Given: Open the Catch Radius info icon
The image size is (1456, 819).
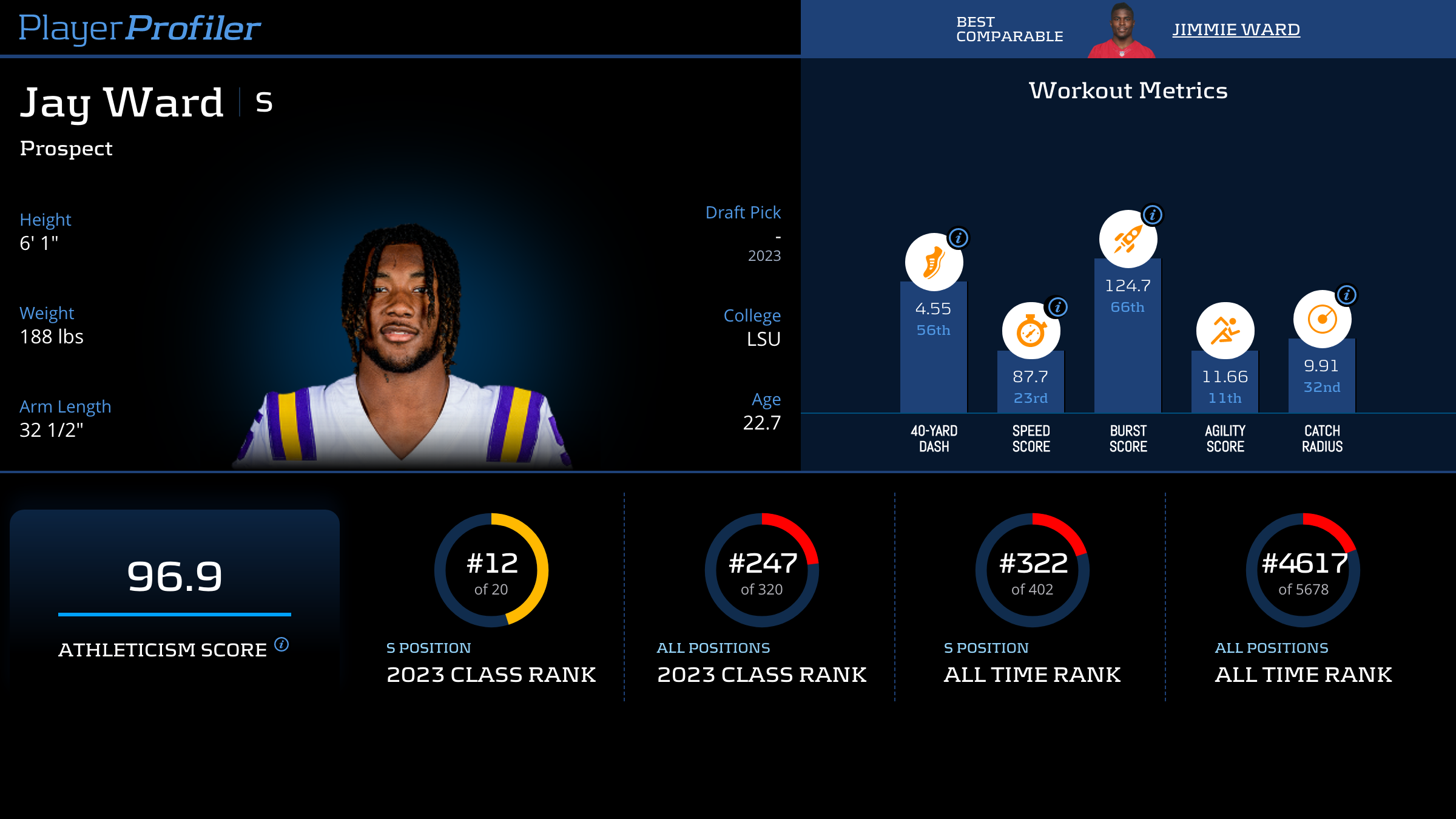Looking at the screenshot, I should click(1347, 295).
